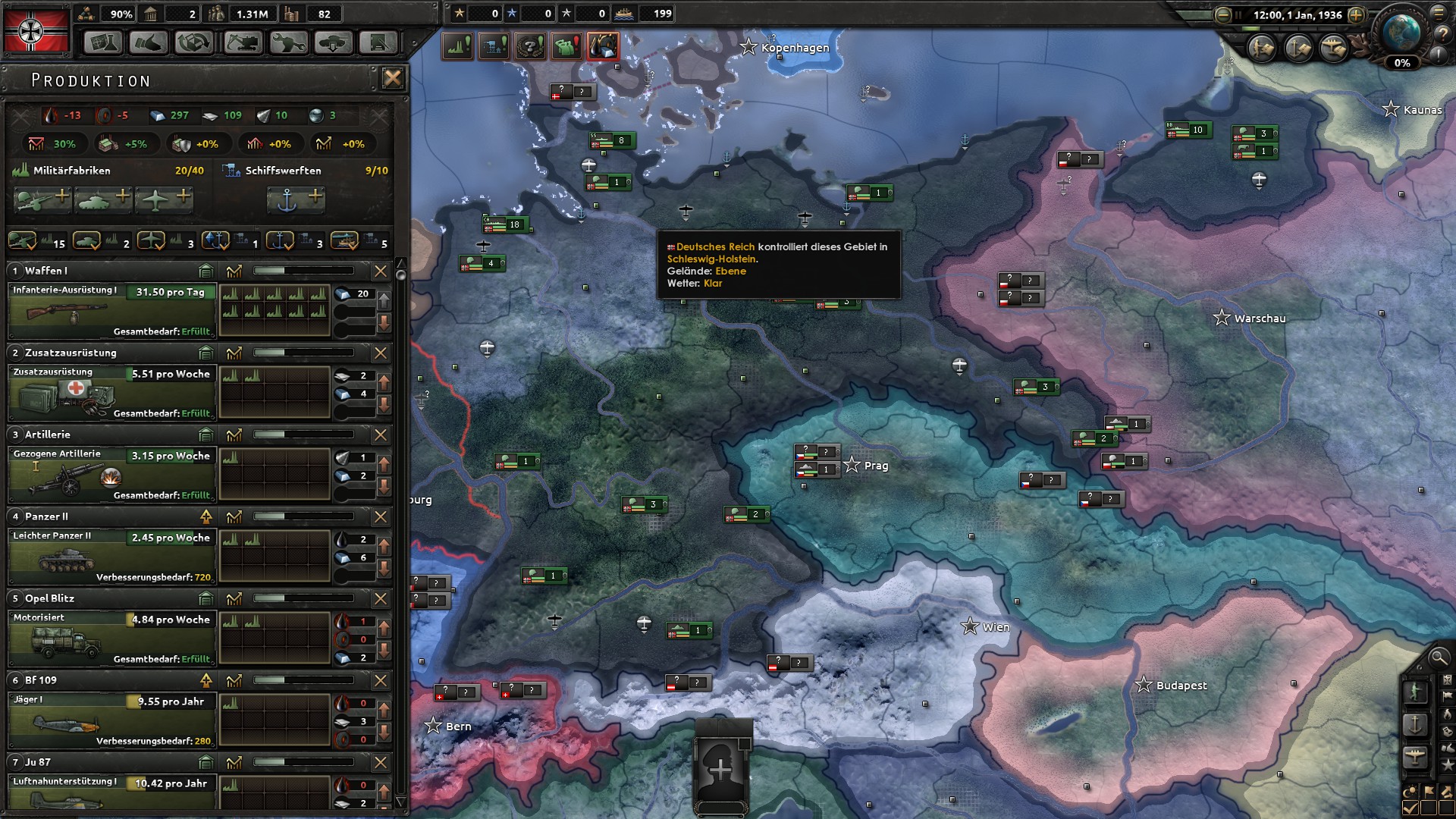Add a new infantry equipment production line
1456x819 pixels.
42,200
